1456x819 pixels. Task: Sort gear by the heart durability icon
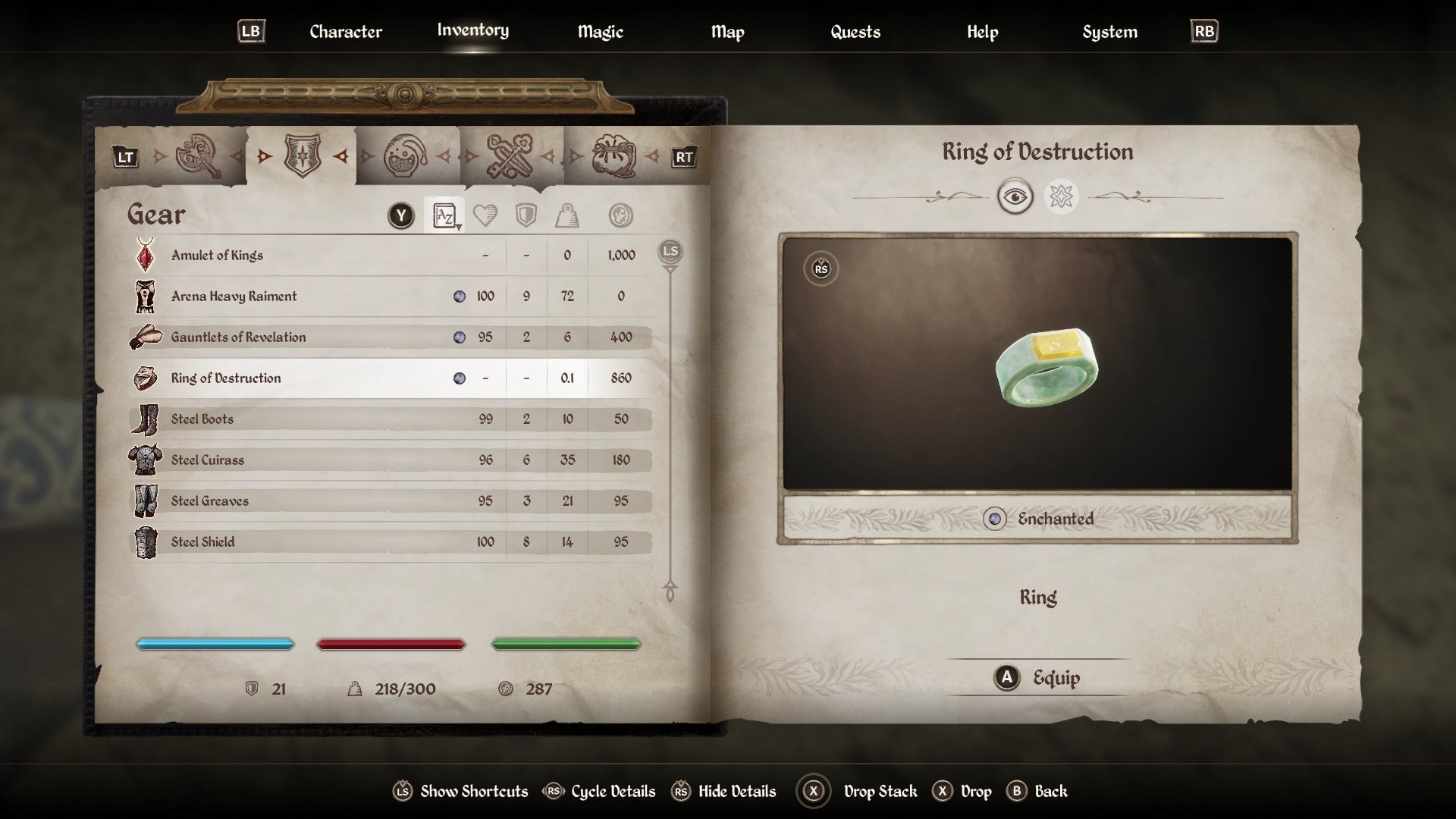coord(485,215)
